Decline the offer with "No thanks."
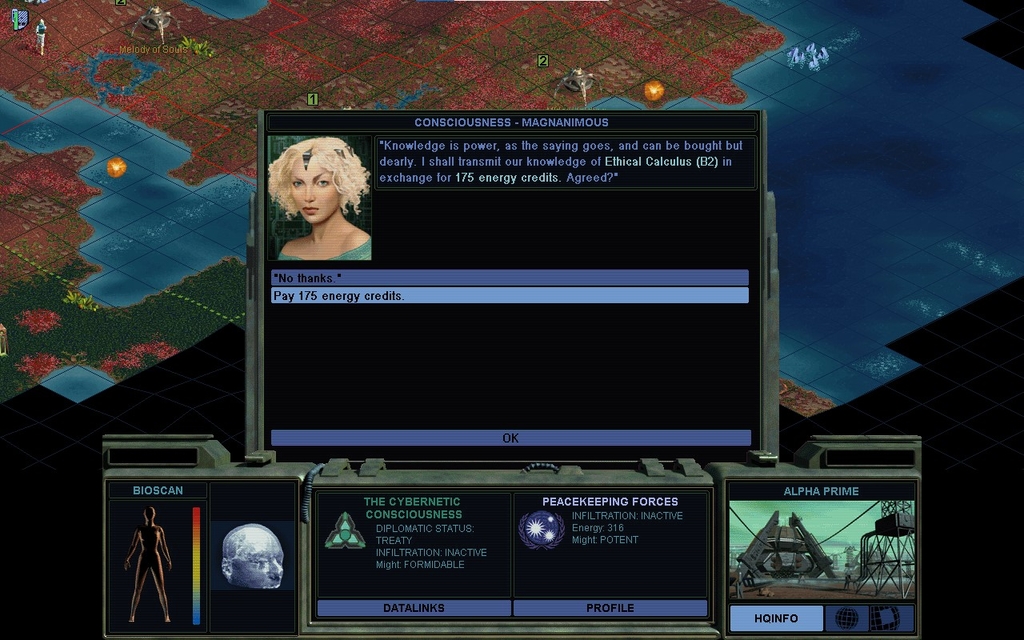The width and height of the screenshot is (1024, 640). pyautogui.click(x=509, y=277)
